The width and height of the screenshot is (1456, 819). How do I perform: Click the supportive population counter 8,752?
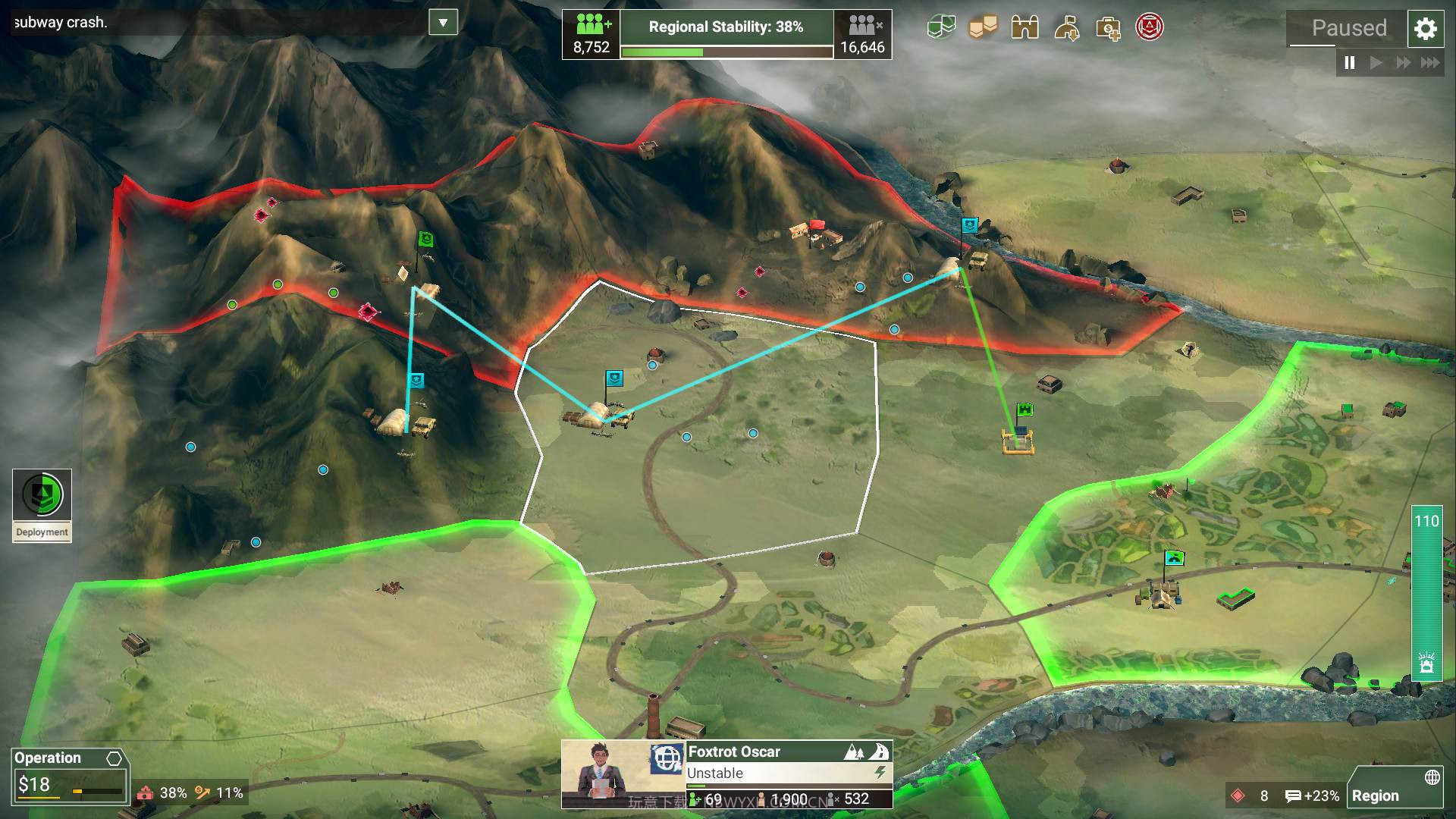[591, 34]
